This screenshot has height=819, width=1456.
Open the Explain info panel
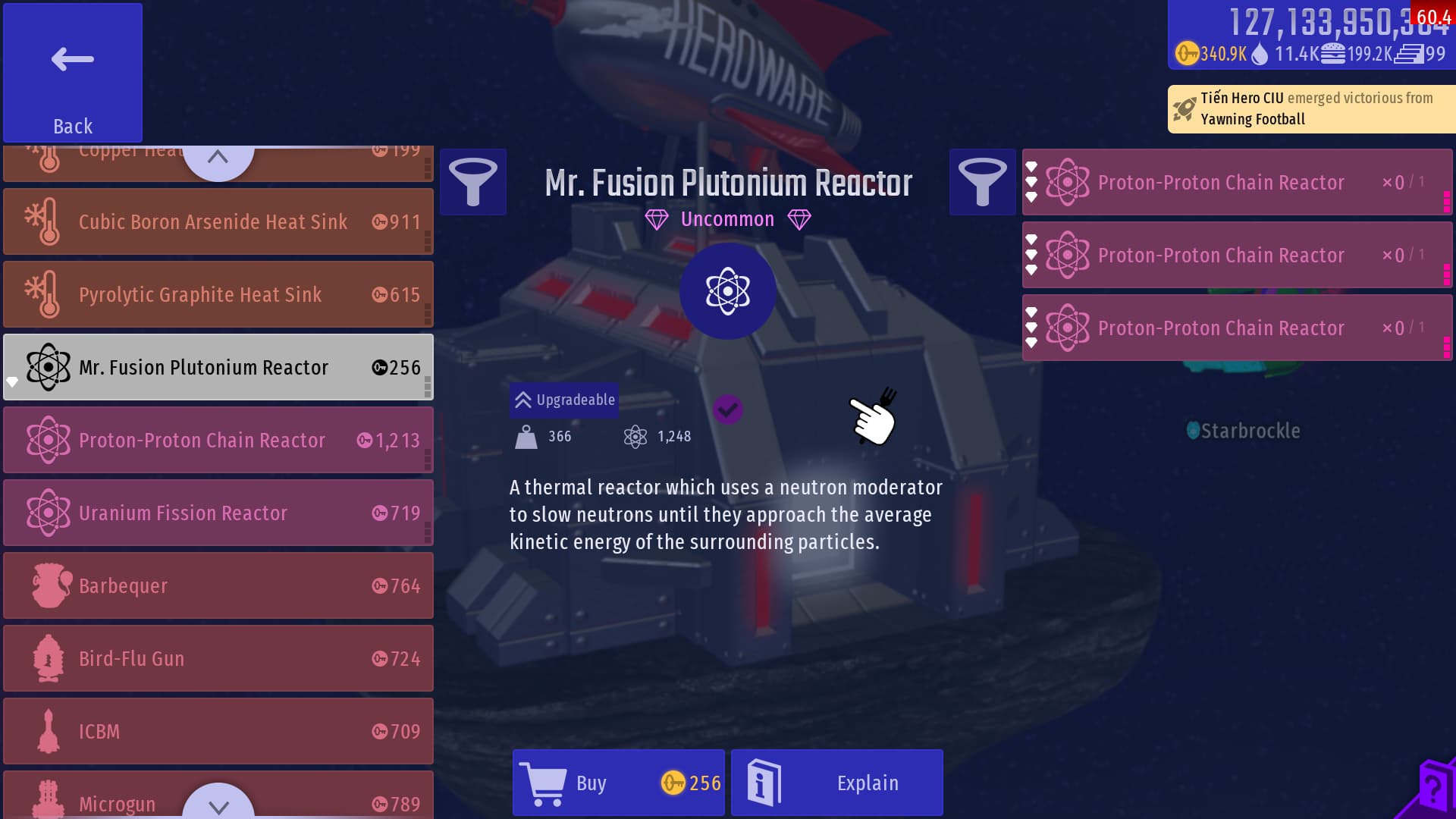[x=836, y=783]
